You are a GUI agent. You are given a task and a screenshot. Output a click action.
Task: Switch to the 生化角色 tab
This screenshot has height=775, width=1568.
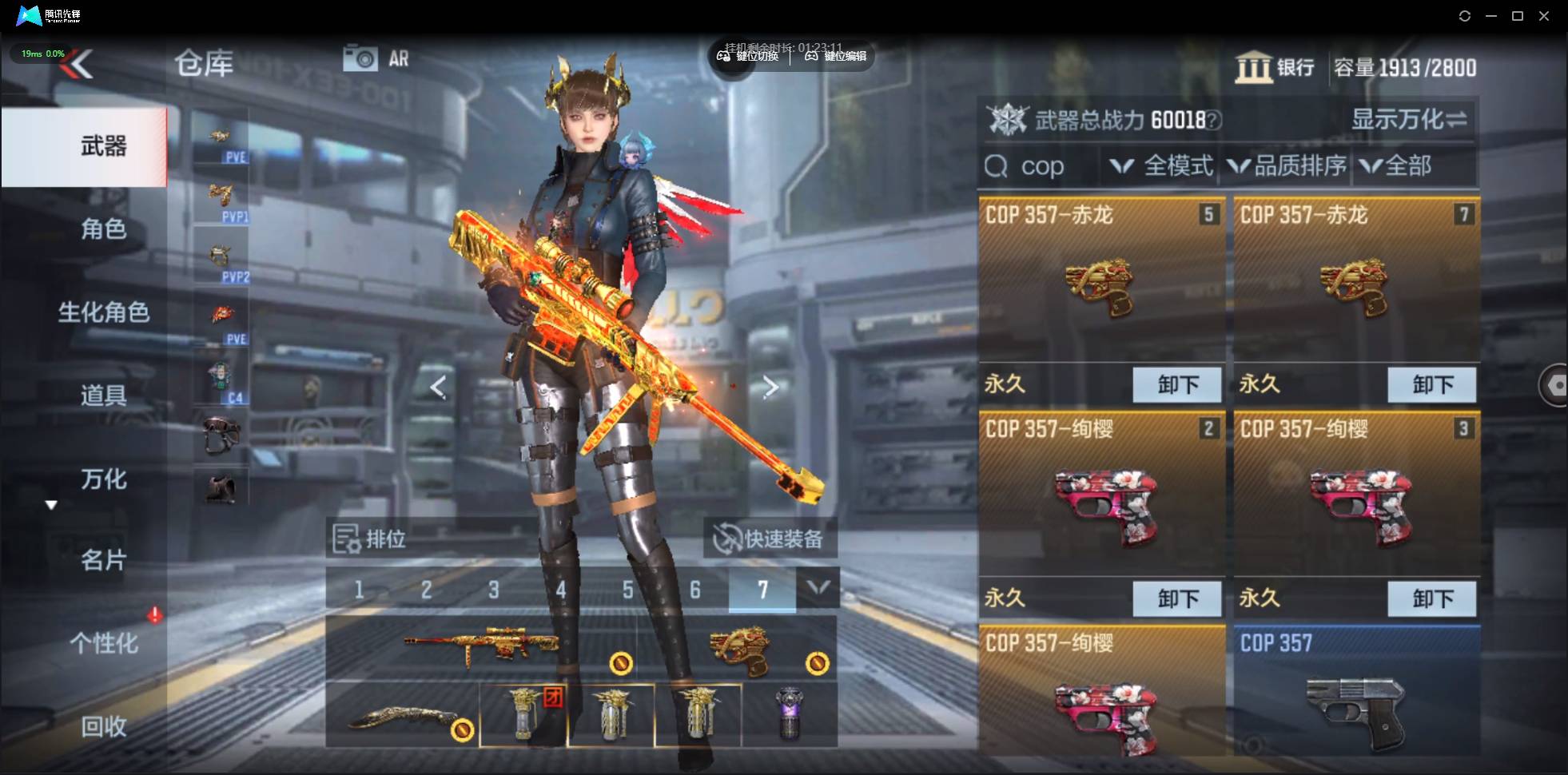103,312
